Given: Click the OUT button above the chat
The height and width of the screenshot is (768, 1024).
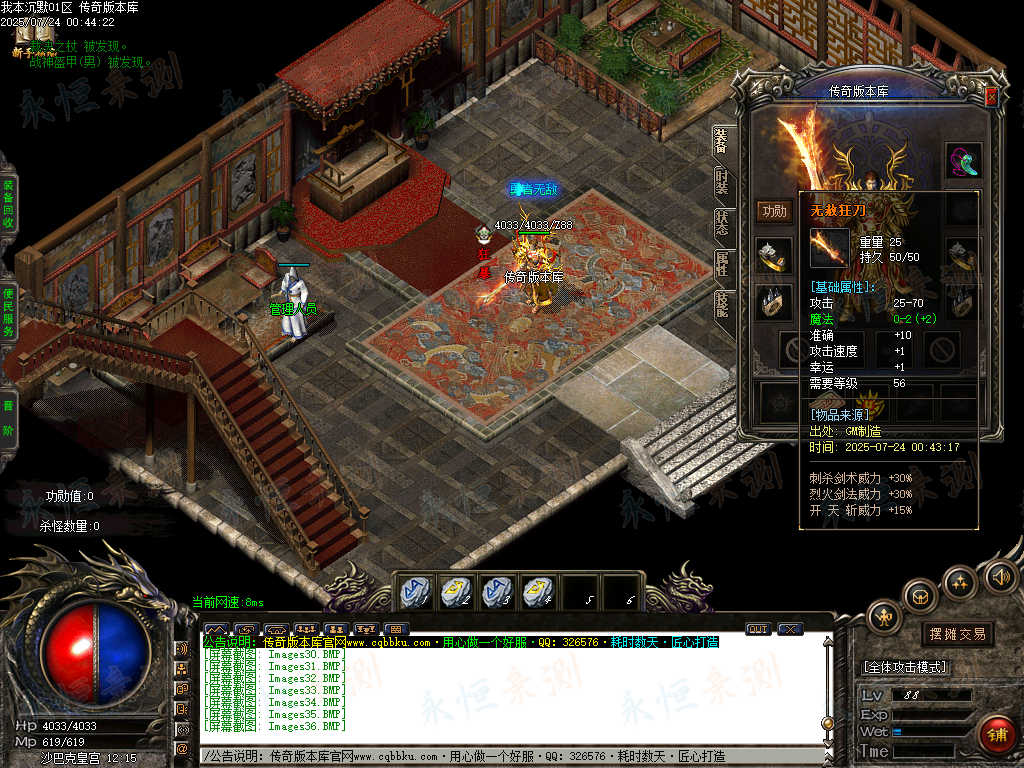Looking at the screenshot, I should tap(758, 629).
